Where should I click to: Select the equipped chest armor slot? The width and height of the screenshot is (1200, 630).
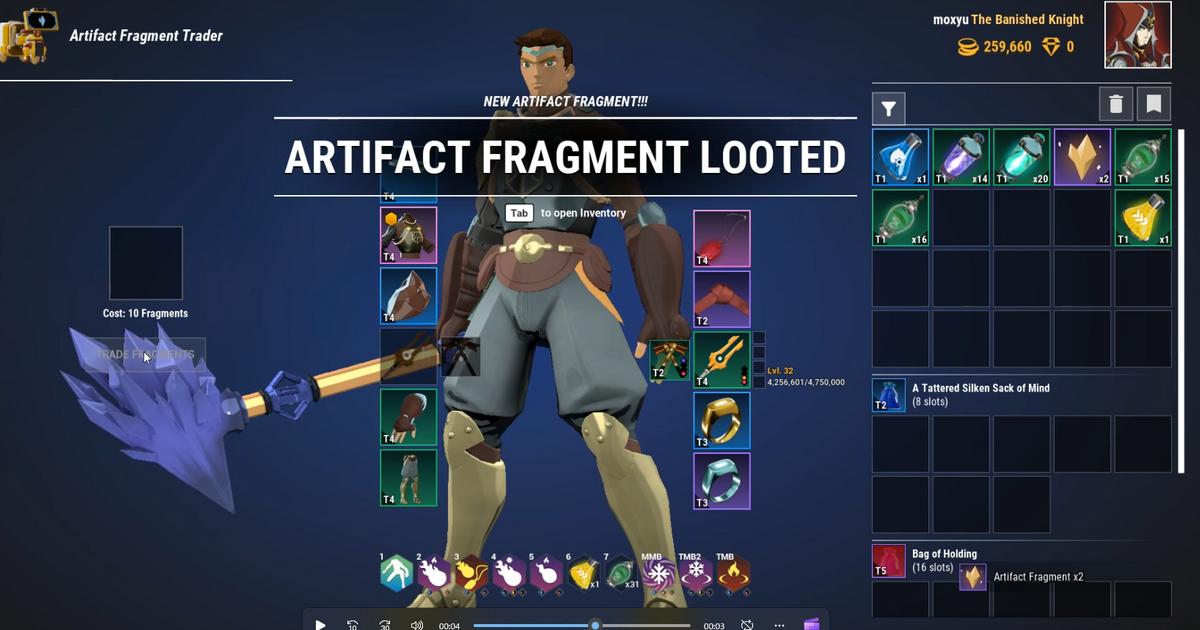pyautogui.click(x=408, y=236)
